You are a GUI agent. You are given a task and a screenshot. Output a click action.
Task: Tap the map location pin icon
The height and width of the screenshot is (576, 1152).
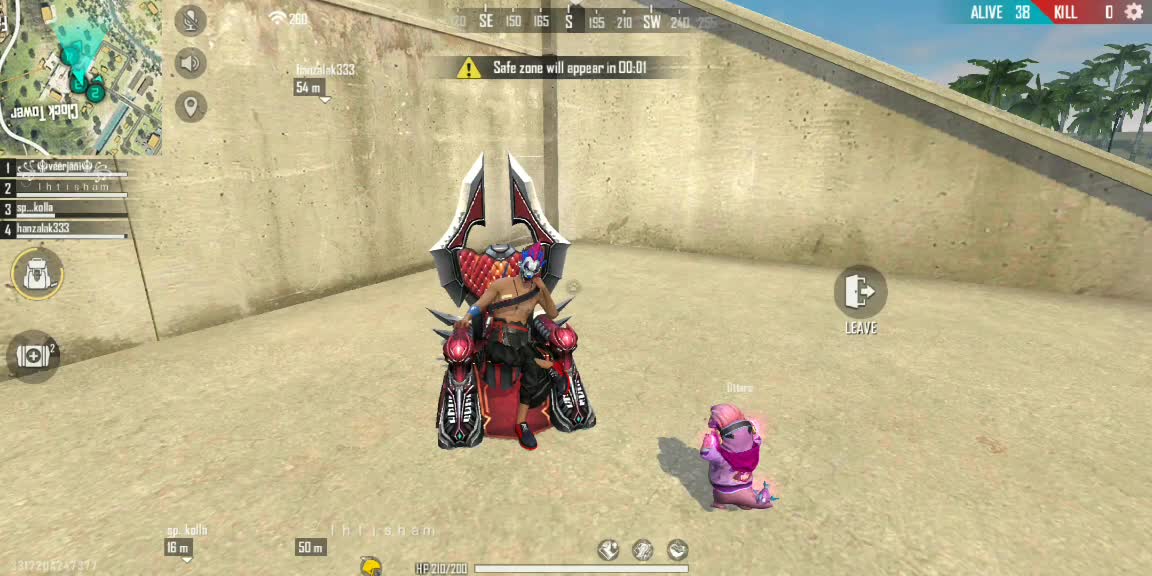pyautogui.click(x=190, y=105)
